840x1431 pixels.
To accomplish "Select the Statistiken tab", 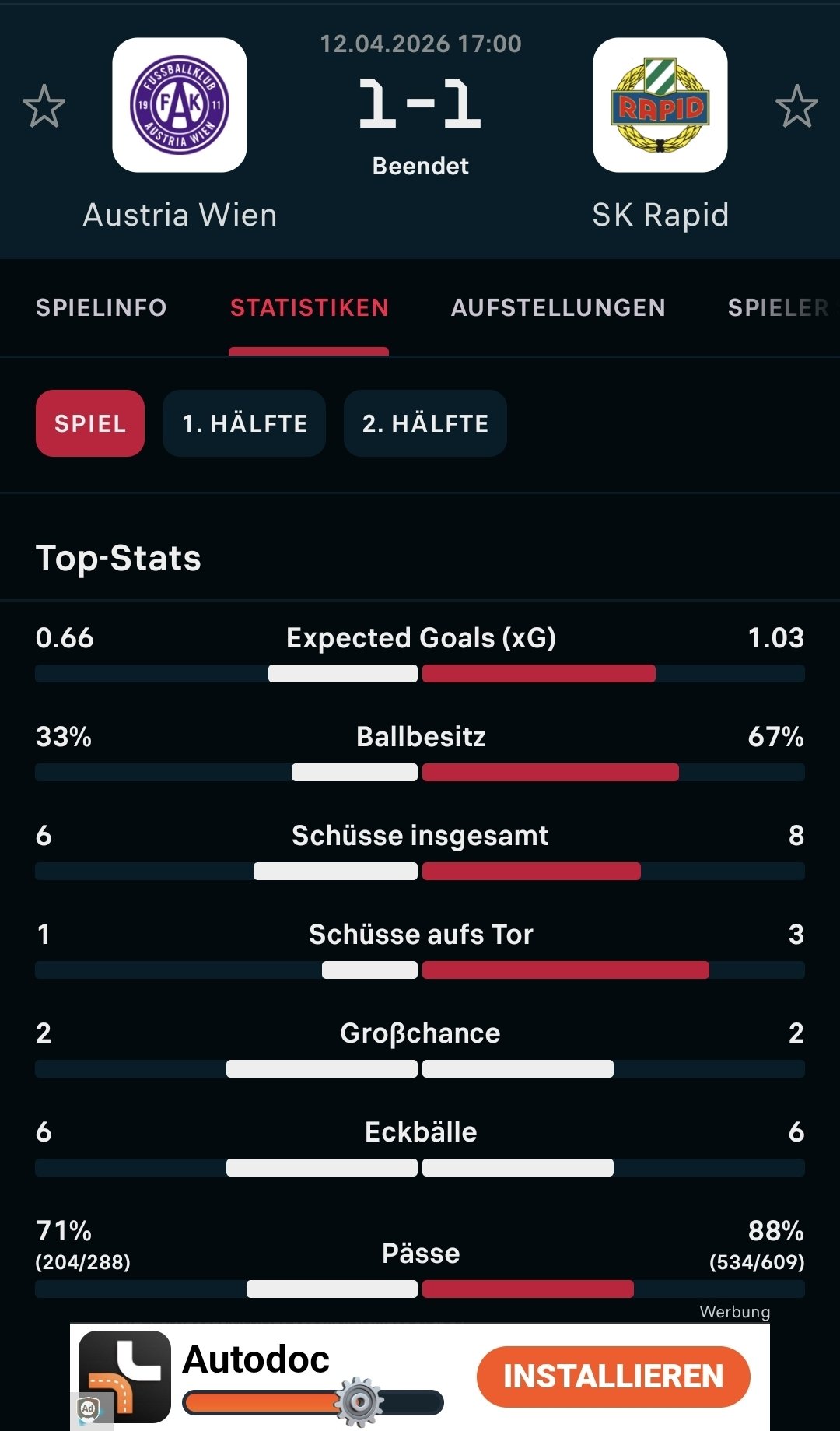I will coord(309,307).
